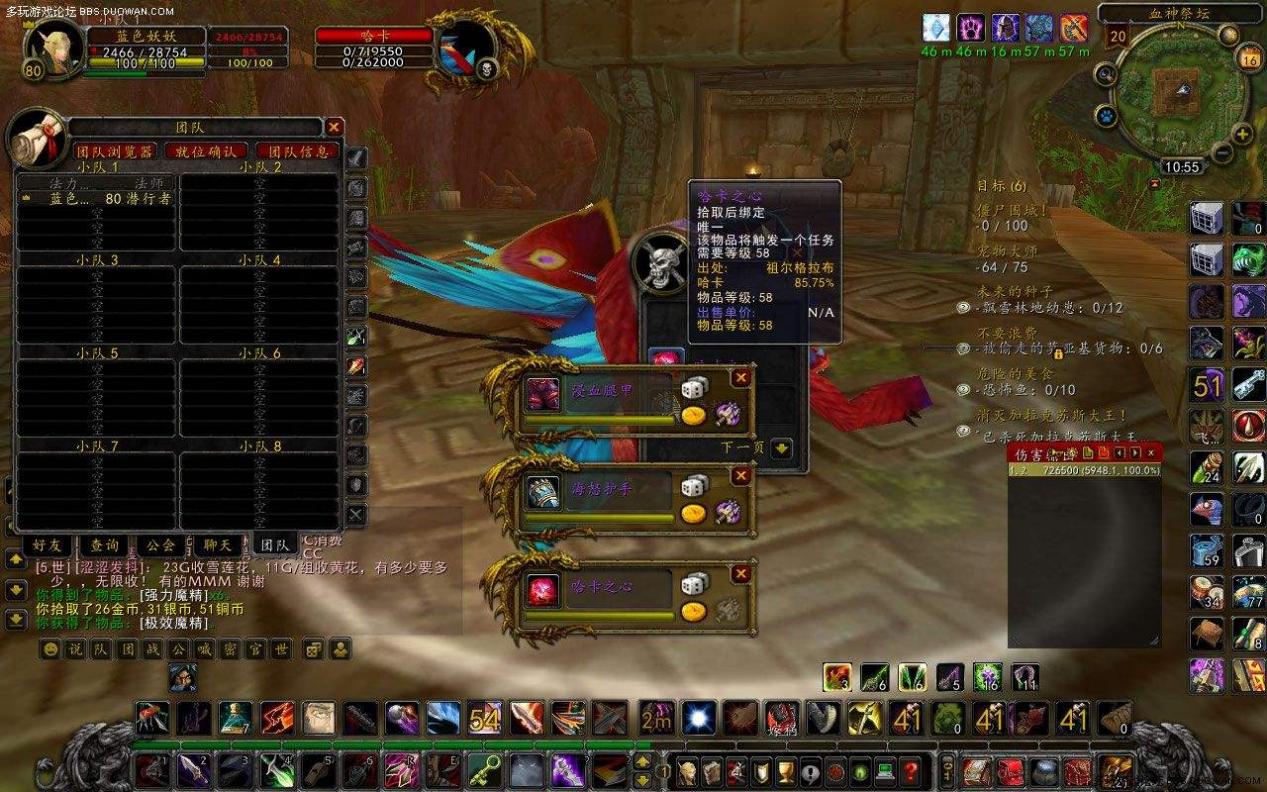
Task: Roll need dice for 哈卡之心
Action: click(x=694, y=584)
